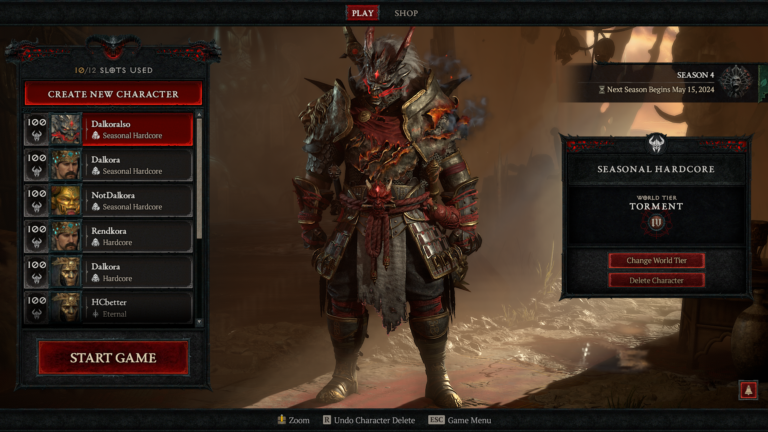This screenshot has width=768, height=432.
Task: Choose Dalkora, the Seasonal Hardcore character
Action: click(x=109, y=165)
